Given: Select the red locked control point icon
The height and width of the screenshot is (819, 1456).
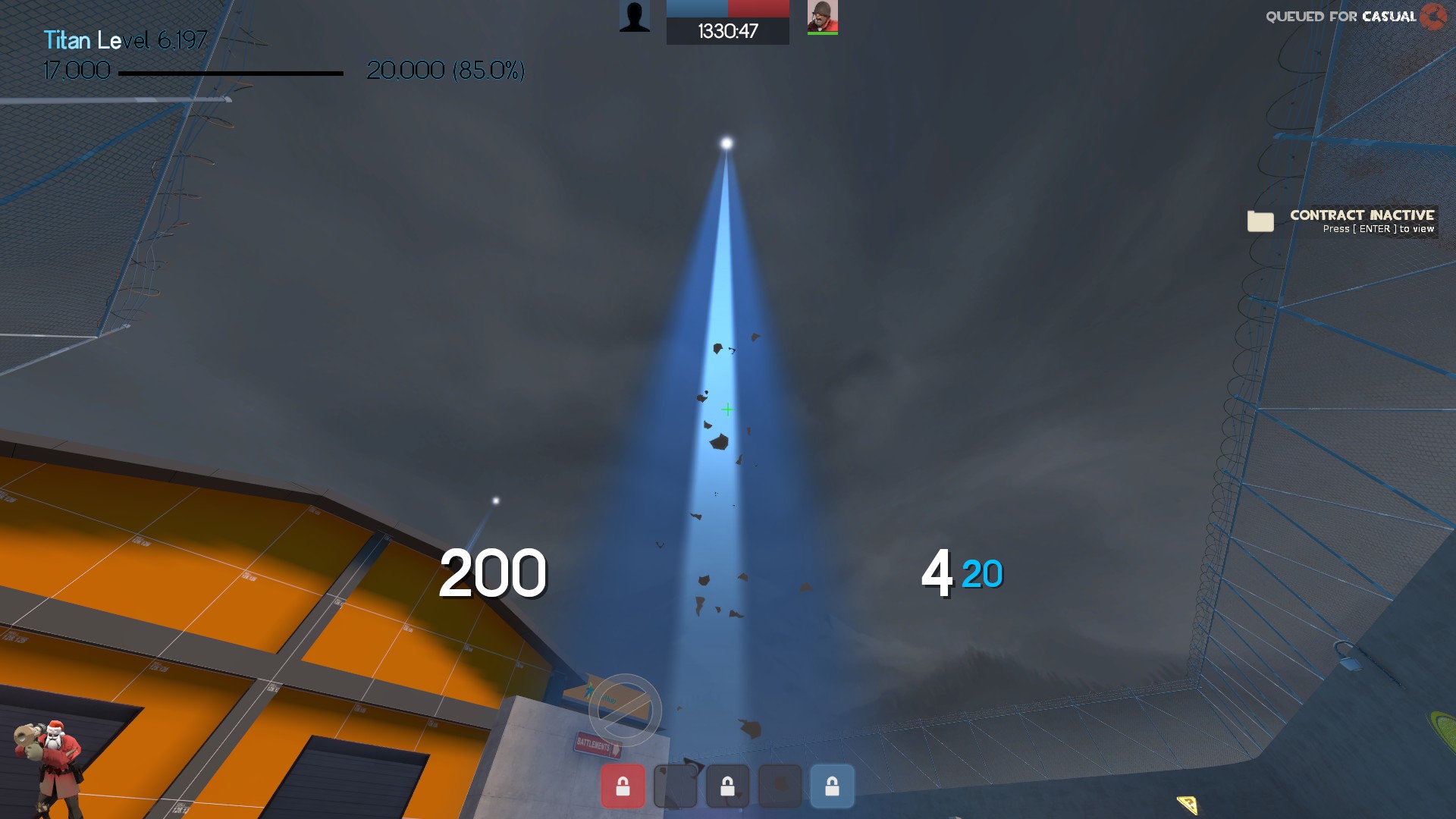Looking at the screenshot, I should (x=623, y=786).
